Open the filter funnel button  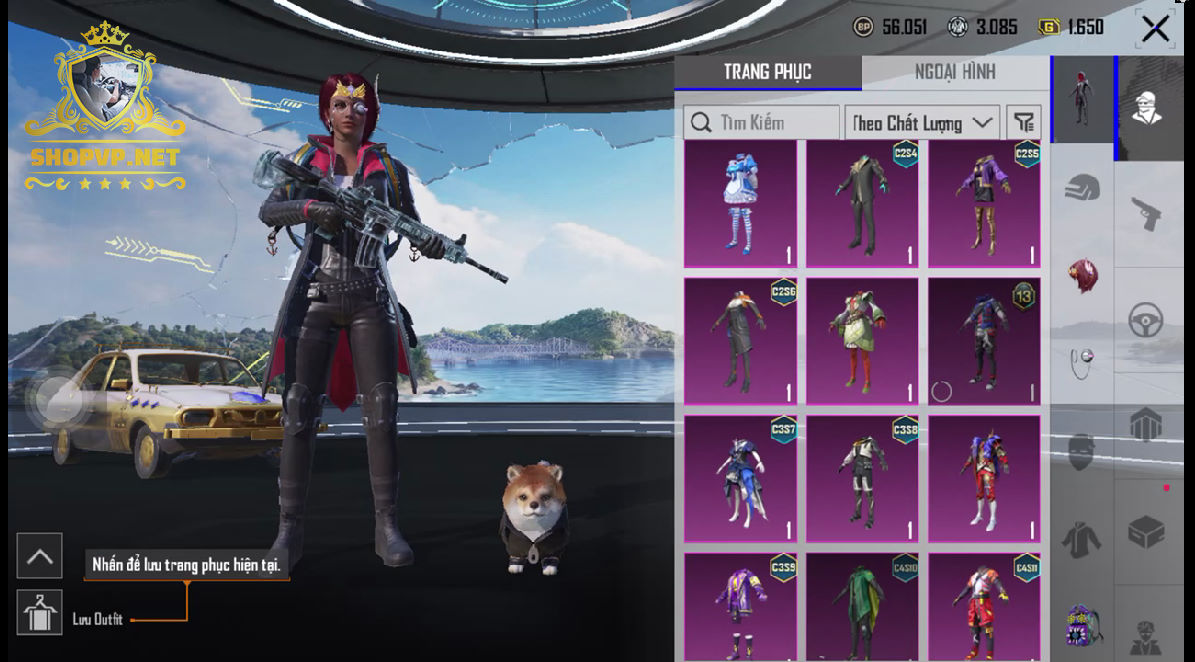[x=1023, y=123]
